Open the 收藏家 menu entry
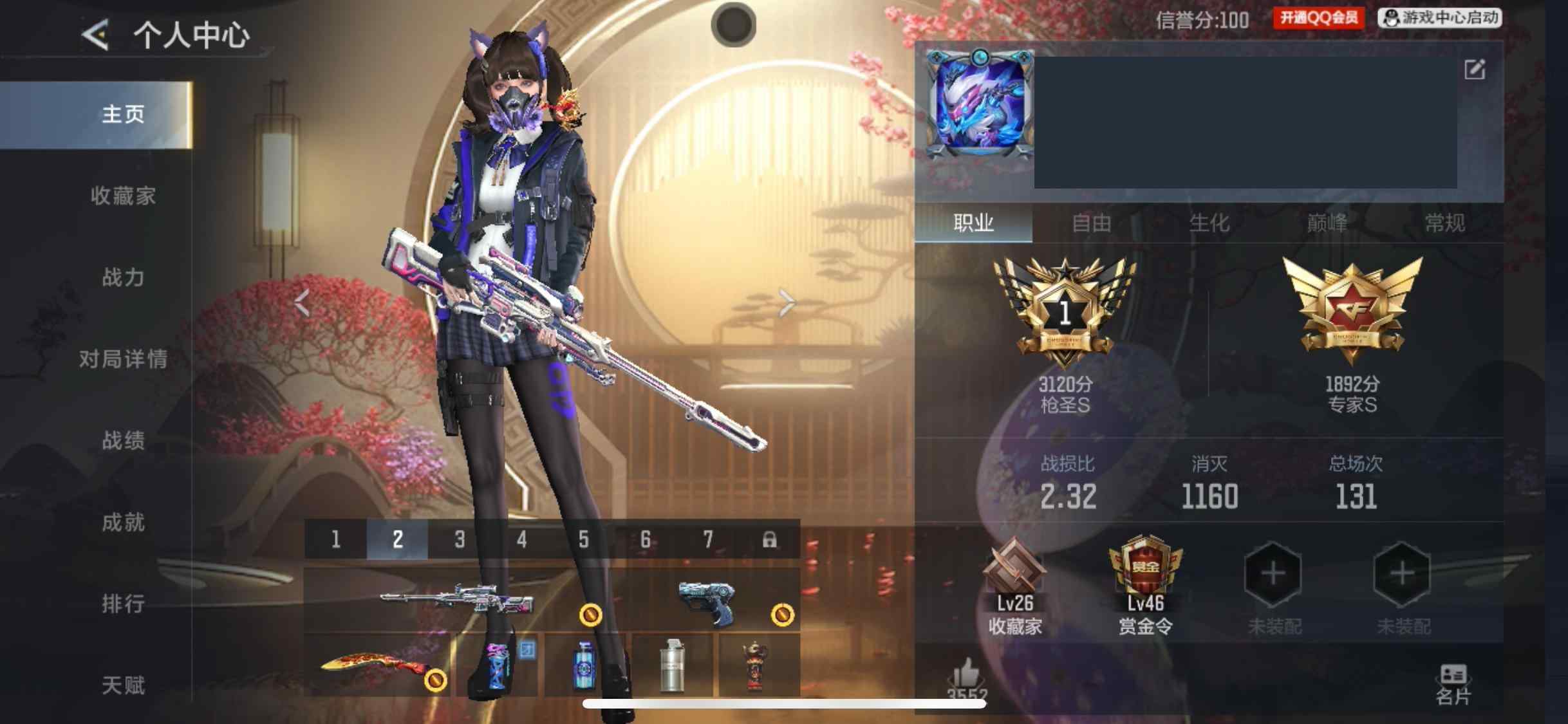This screenshot has width=1568, height=724. click(x=123, y=196)
